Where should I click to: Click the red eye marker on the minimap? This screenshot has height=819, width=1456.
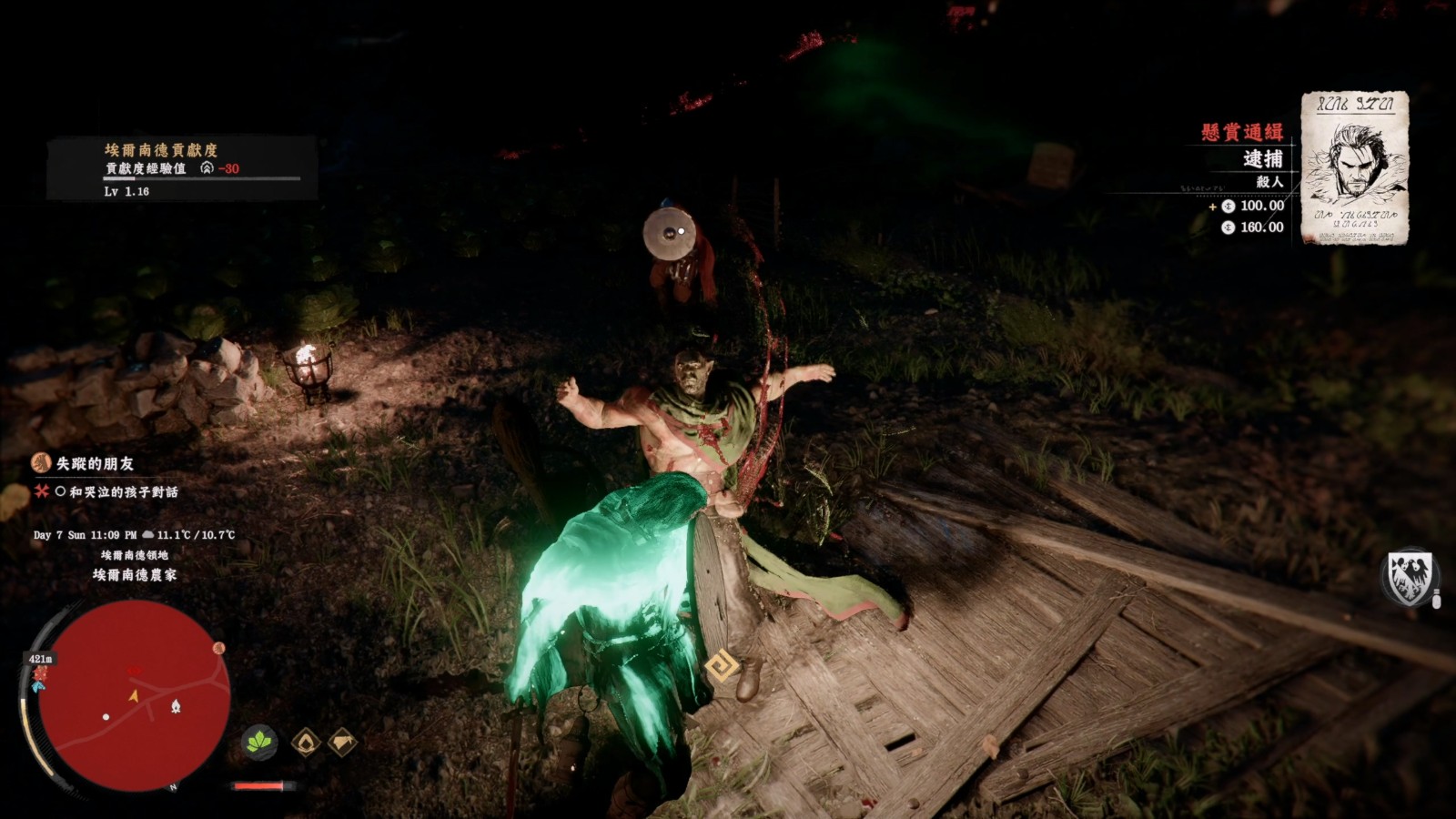(x=135, y=671)
